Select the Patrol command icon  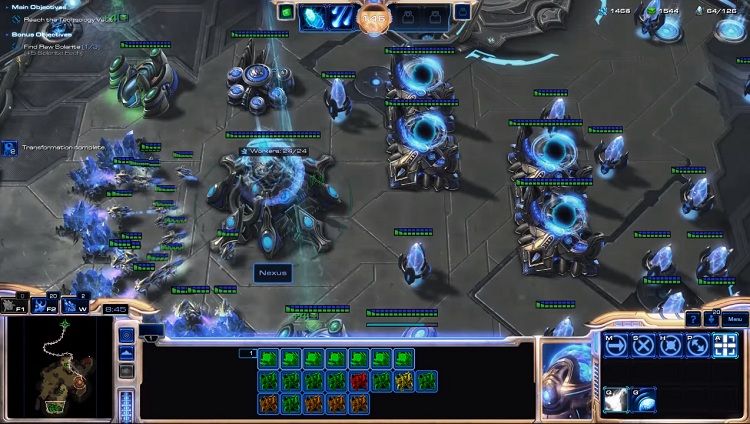point(698,345)
